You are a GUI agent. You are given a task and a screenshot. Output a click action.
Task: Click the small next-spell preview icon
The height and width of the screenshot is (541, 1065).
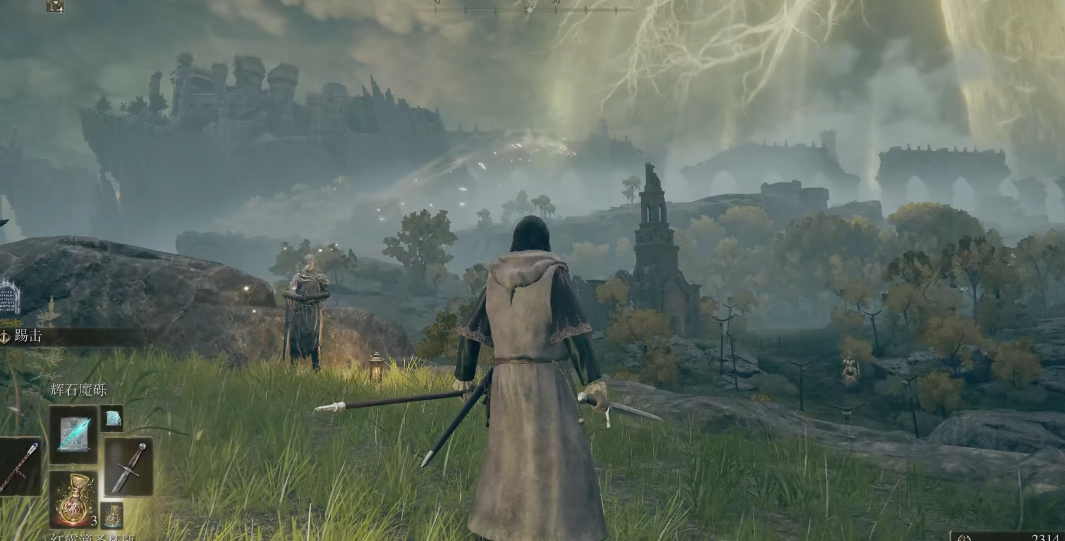111,418
